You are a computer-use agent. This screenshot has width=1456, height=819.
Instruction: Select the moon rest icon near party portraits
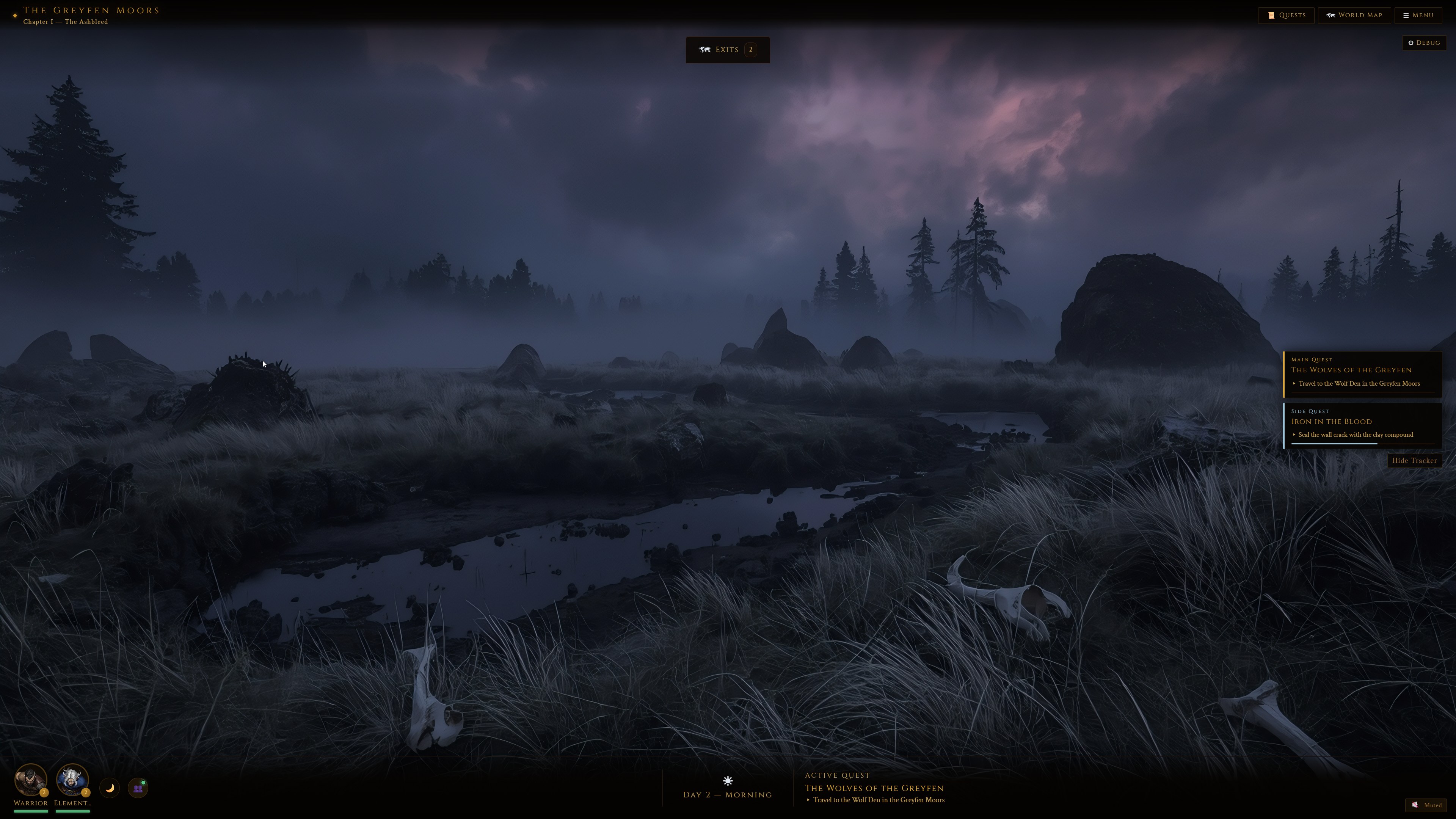(110, 788)
